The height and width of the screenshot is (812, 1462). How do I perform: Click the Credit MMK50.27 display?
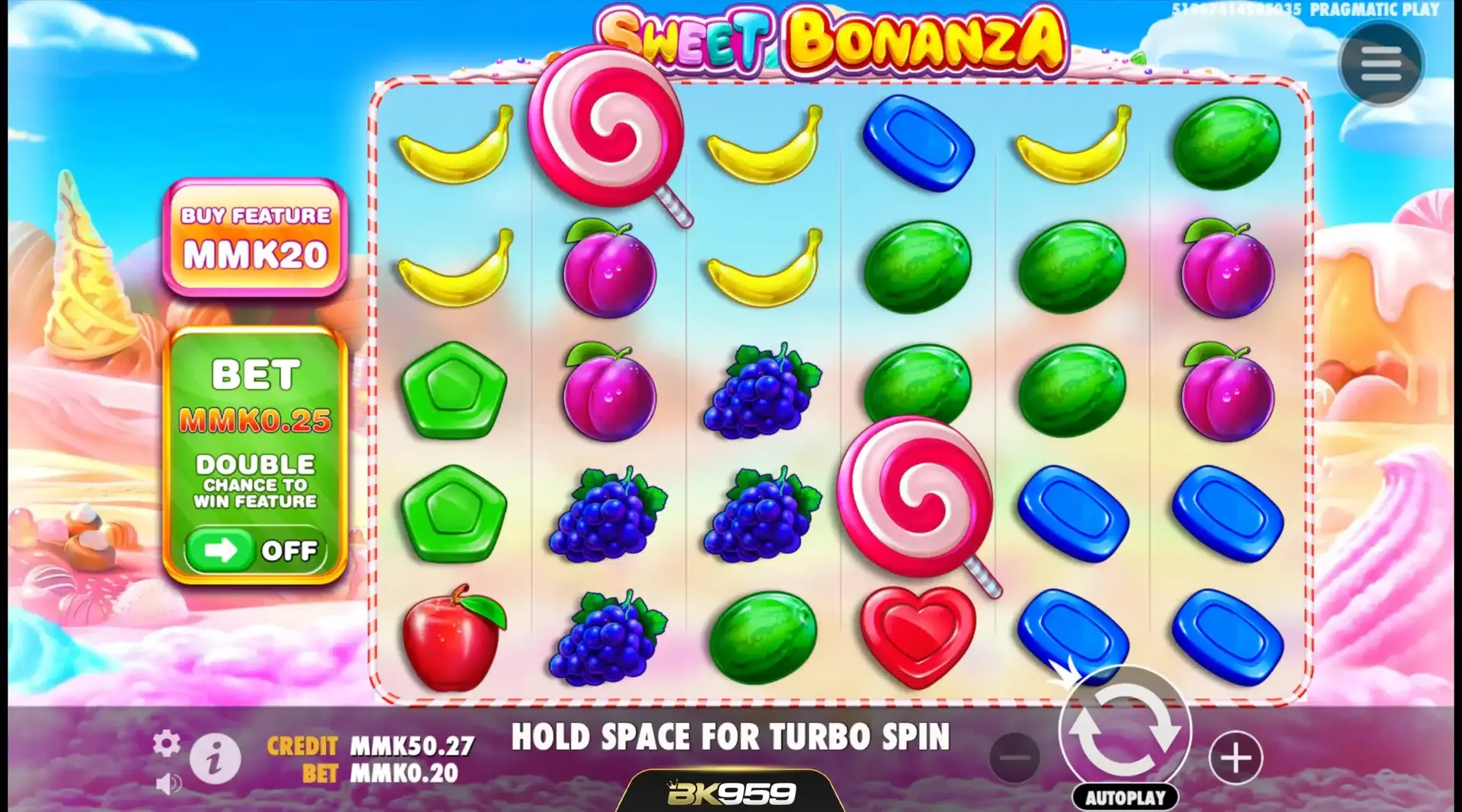click(371, 747)
